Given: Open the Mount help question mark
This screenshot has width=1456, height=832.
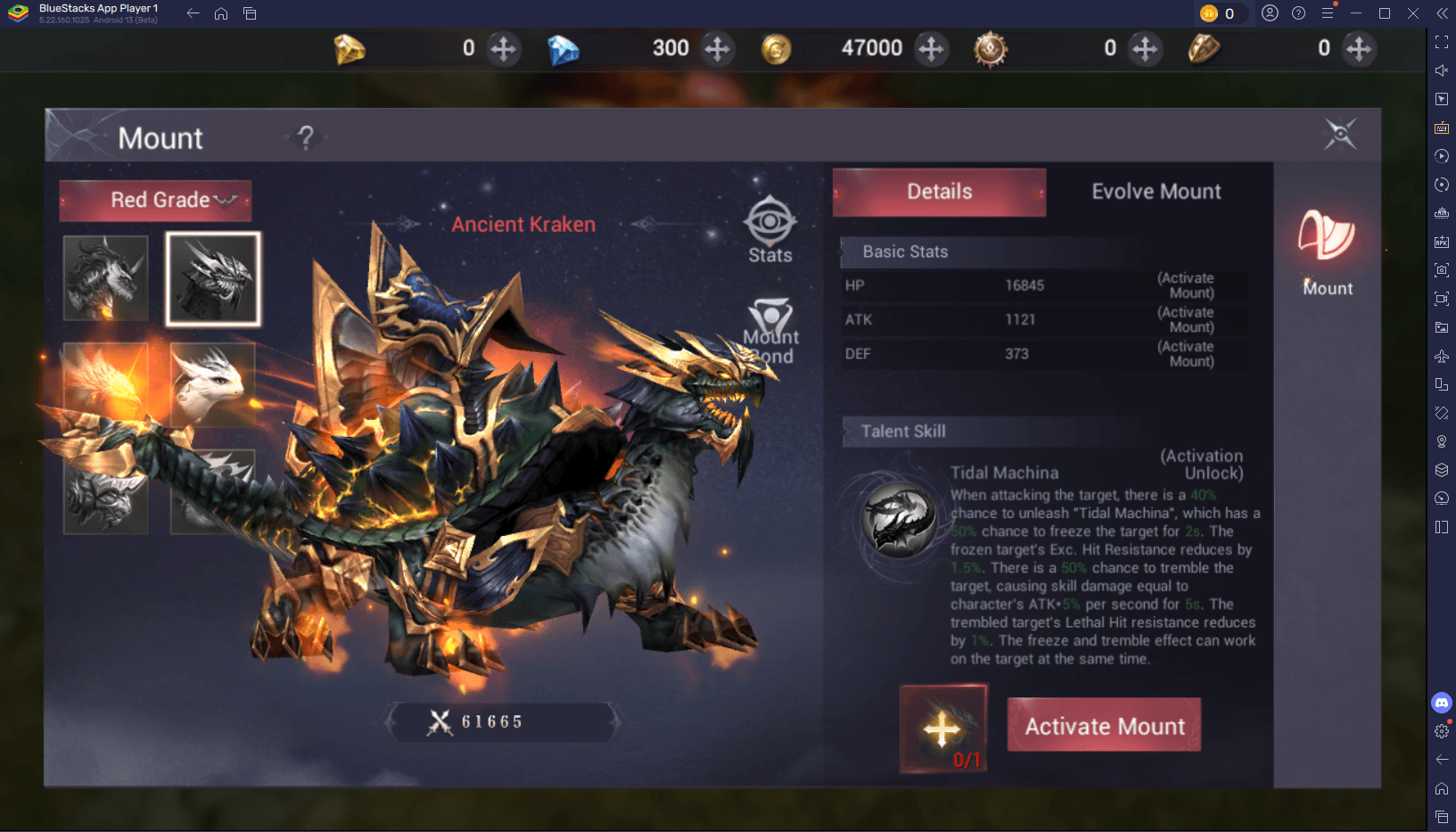Looking at the screenshot, I should click(x=306, y=137).
